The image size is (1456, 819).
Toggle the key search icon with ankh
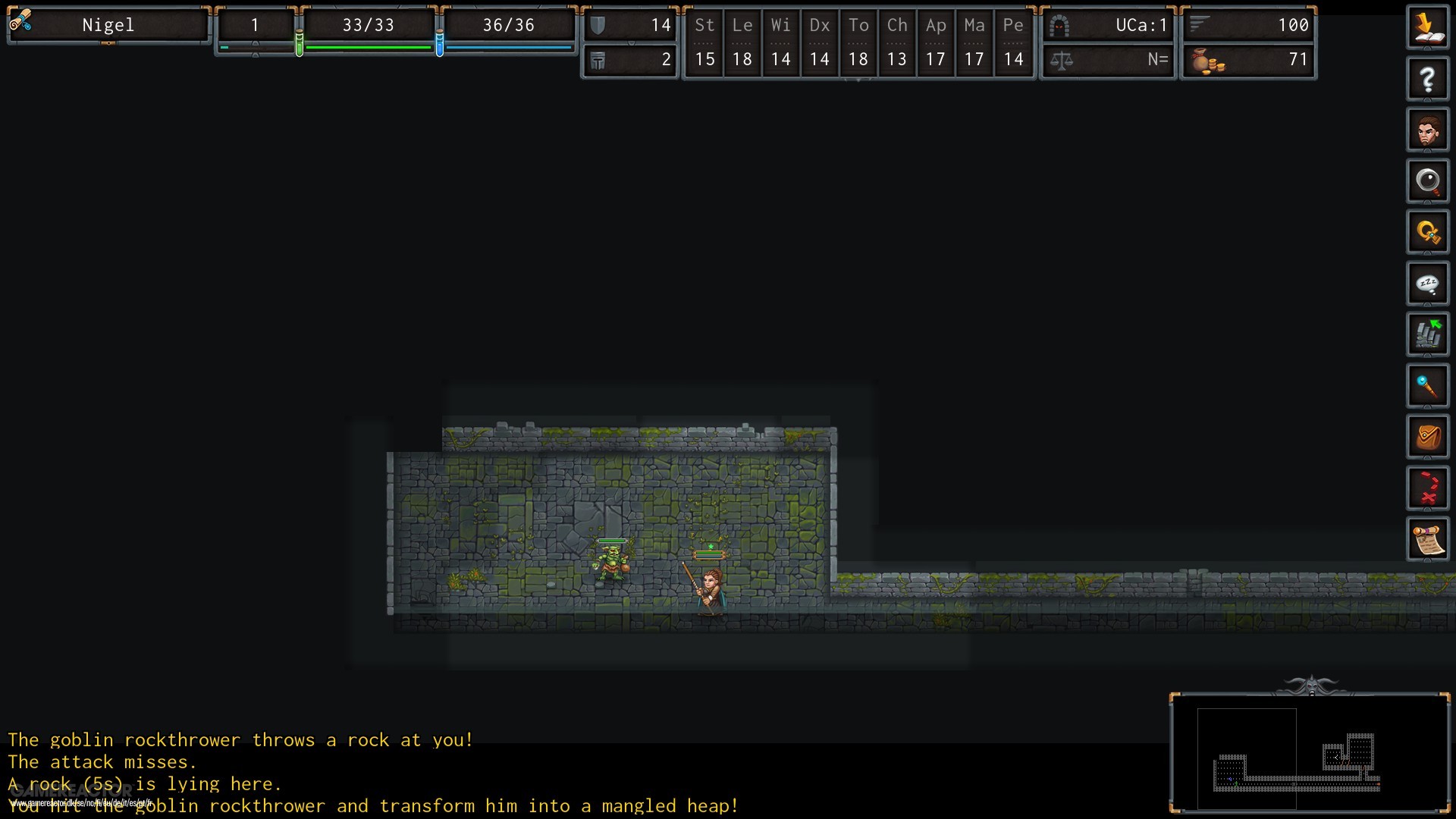point(1428,231)
